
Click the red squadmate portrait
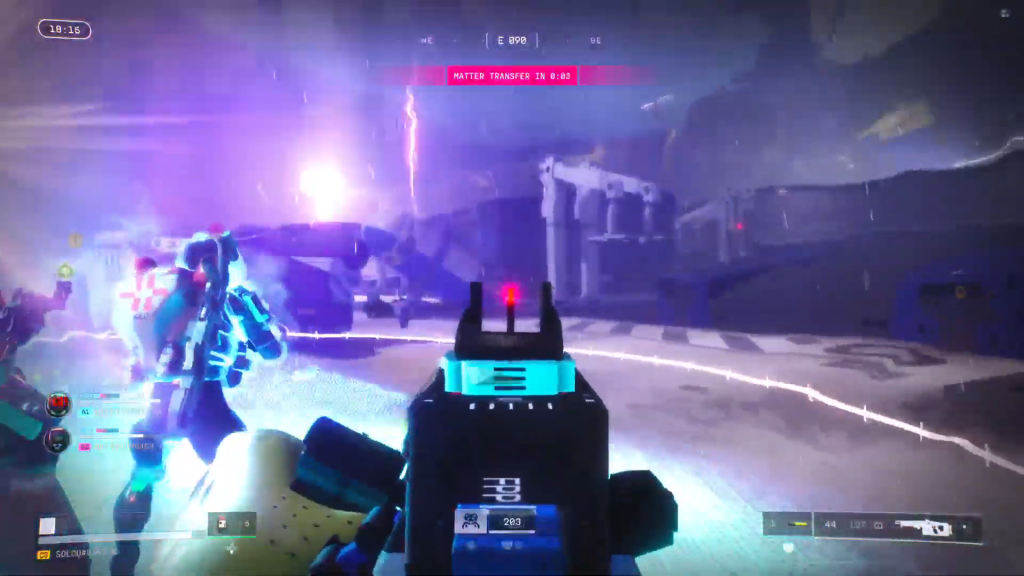coord(58,404)
